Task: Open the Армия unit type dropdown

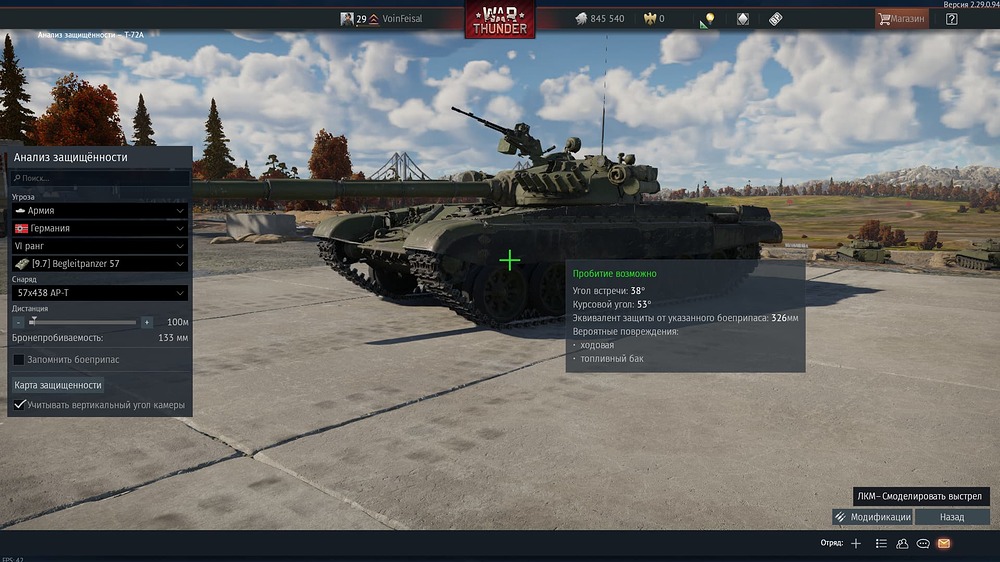Action: [99, 211]
